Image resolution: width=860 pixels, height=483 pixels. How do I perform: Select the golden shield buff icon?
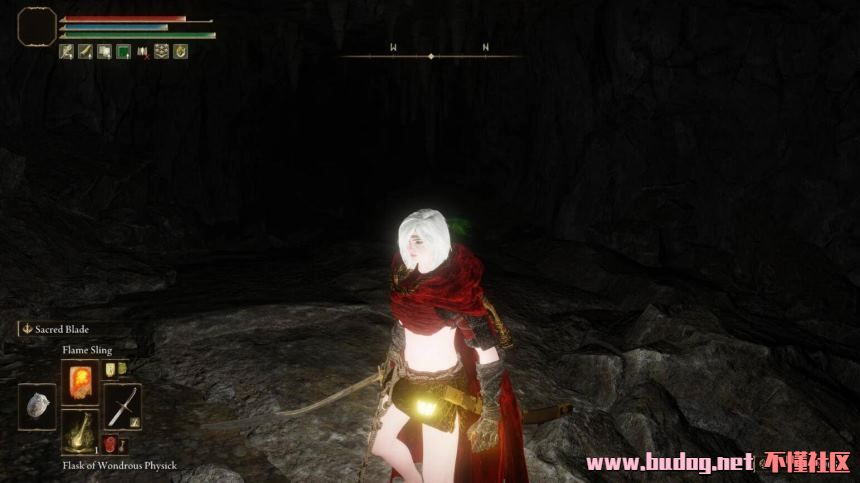click(180, 52)
